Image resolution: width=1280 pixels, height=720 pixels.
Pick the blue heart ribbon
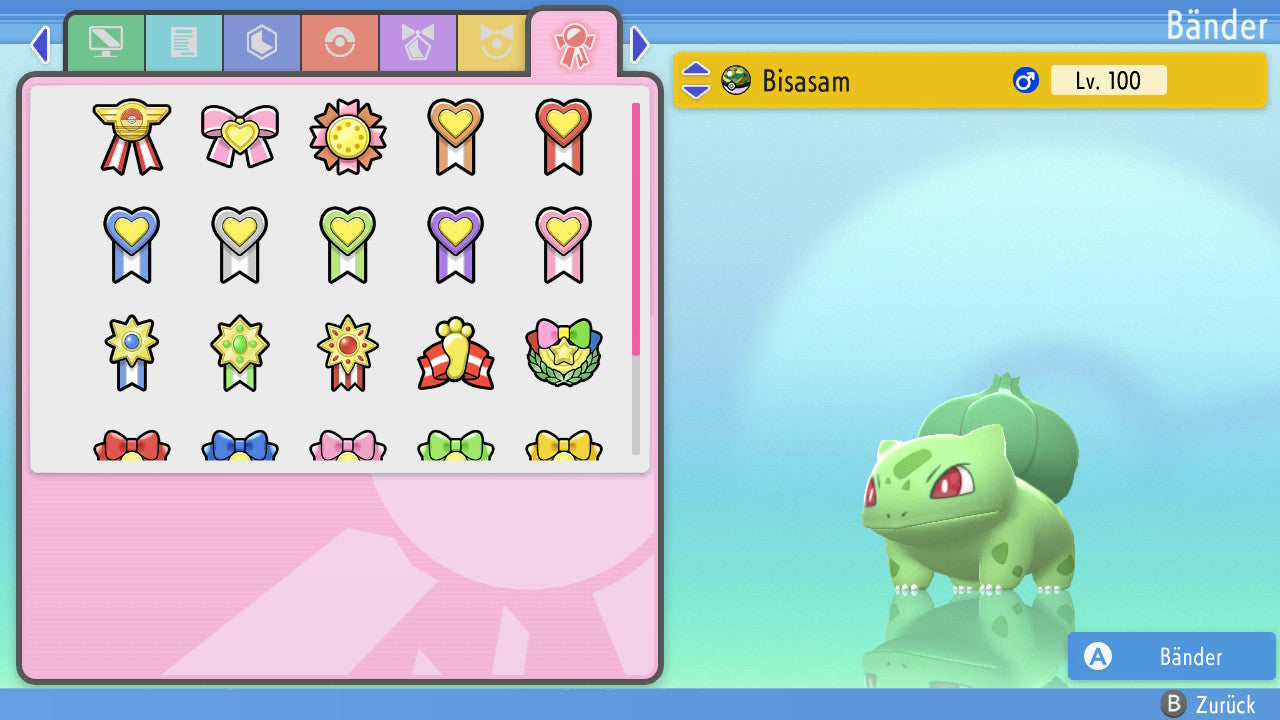[x=132, y=244]
